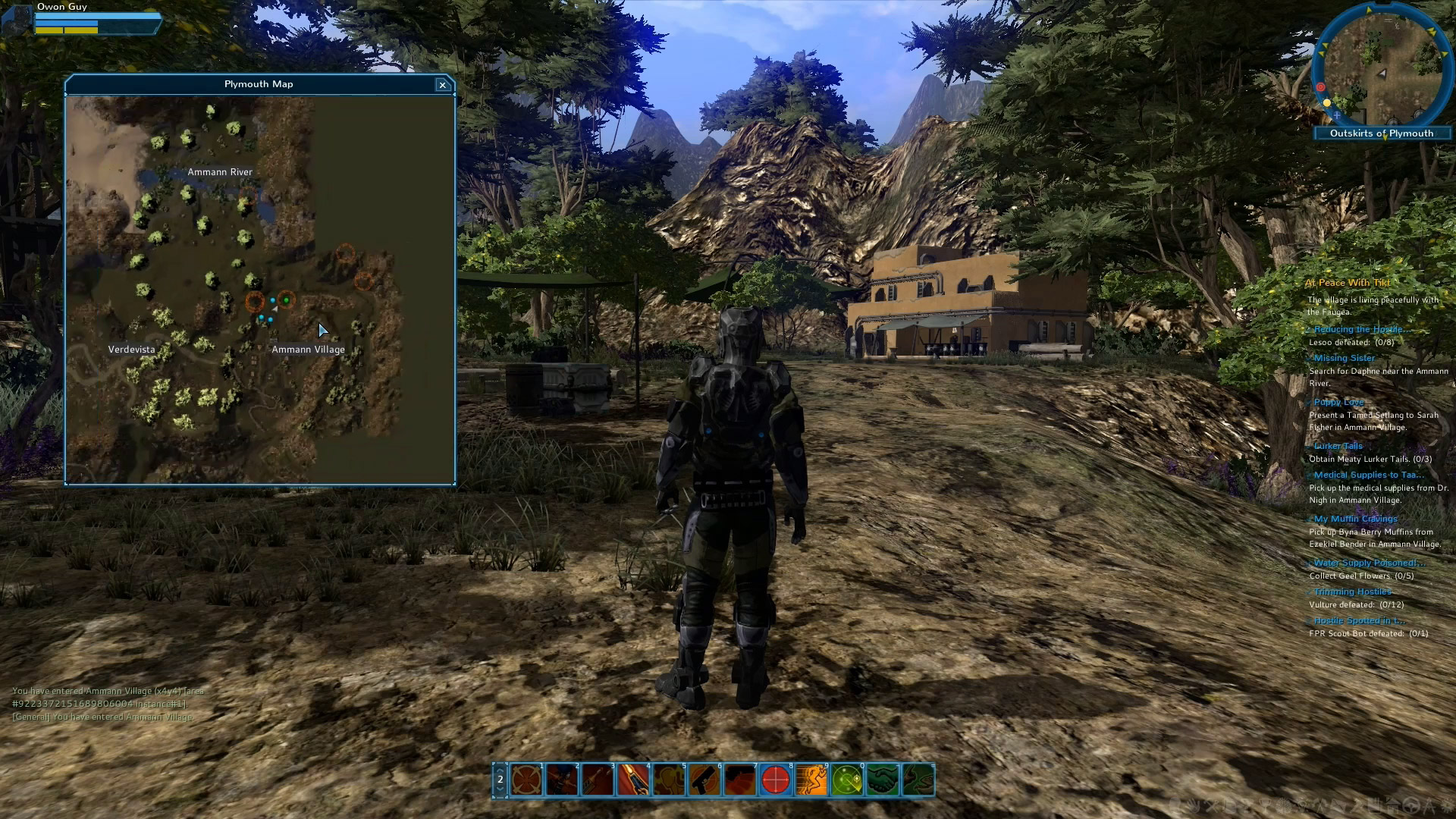The height and width of the screenshot is (819, 1456).
Task: Open the Water Supply Poisoned quest link
Action: pyautogui.click(x=1369, y=562)
